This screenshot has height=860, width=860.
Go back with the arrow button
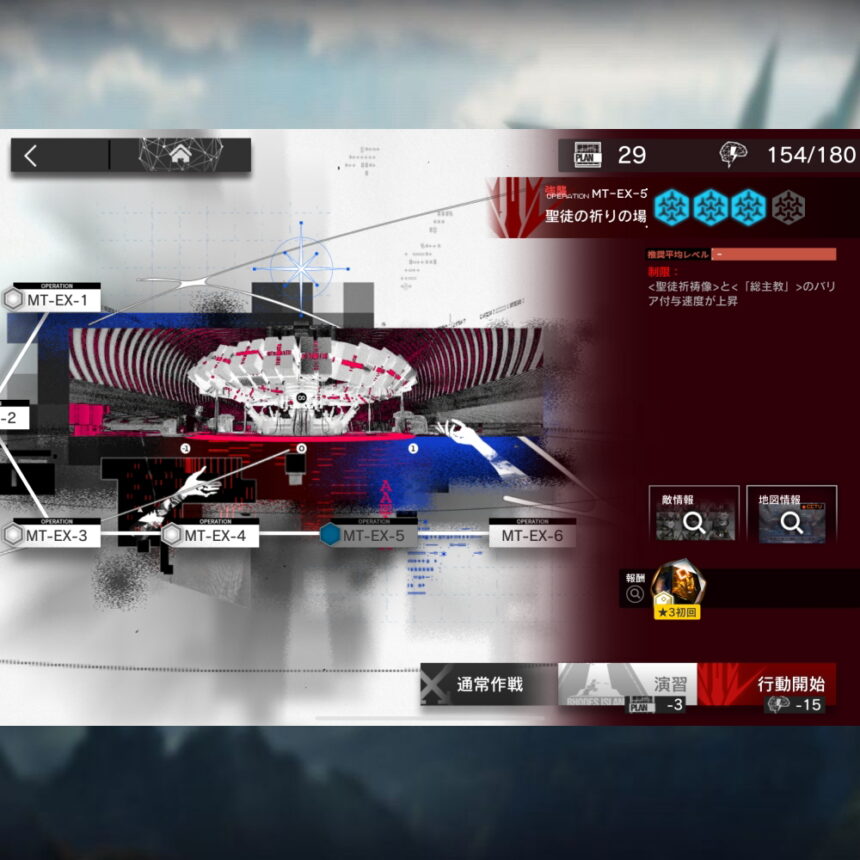click(x=32, y=155)
